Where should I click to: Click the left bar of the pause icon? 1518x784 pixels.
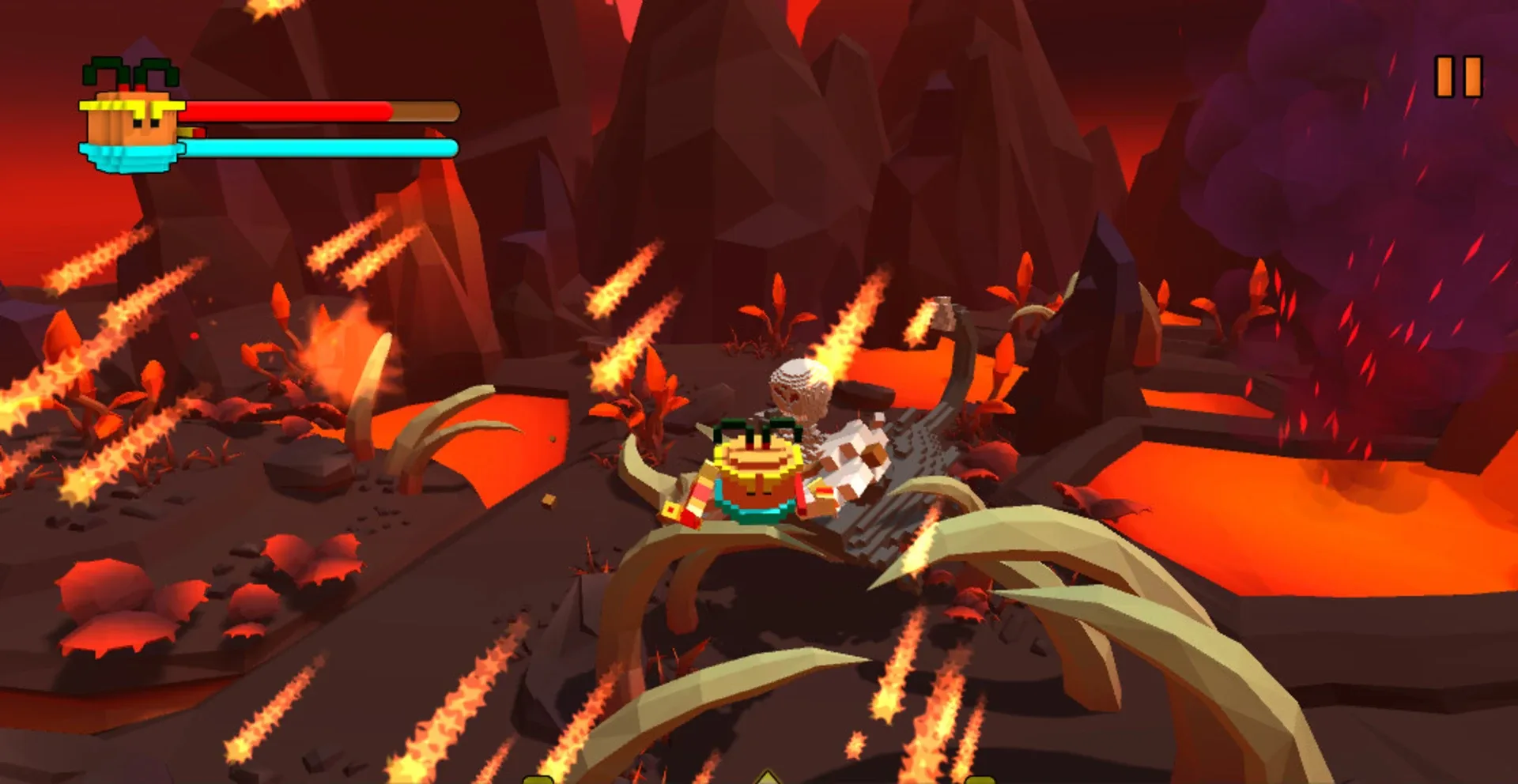click(x=1445, y=75)
